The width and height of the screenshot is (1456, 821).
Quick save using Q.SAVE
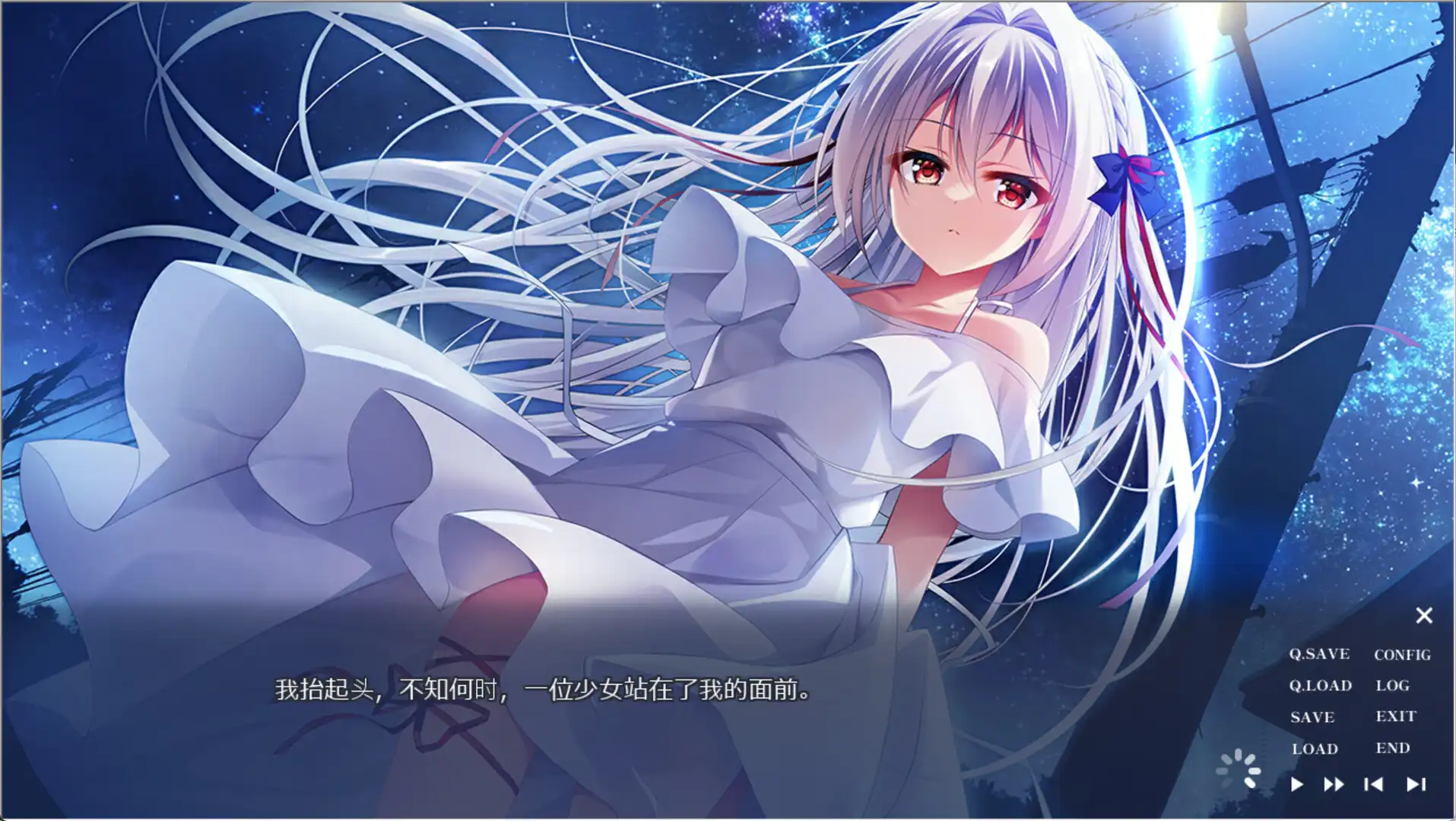(1319, 654)
